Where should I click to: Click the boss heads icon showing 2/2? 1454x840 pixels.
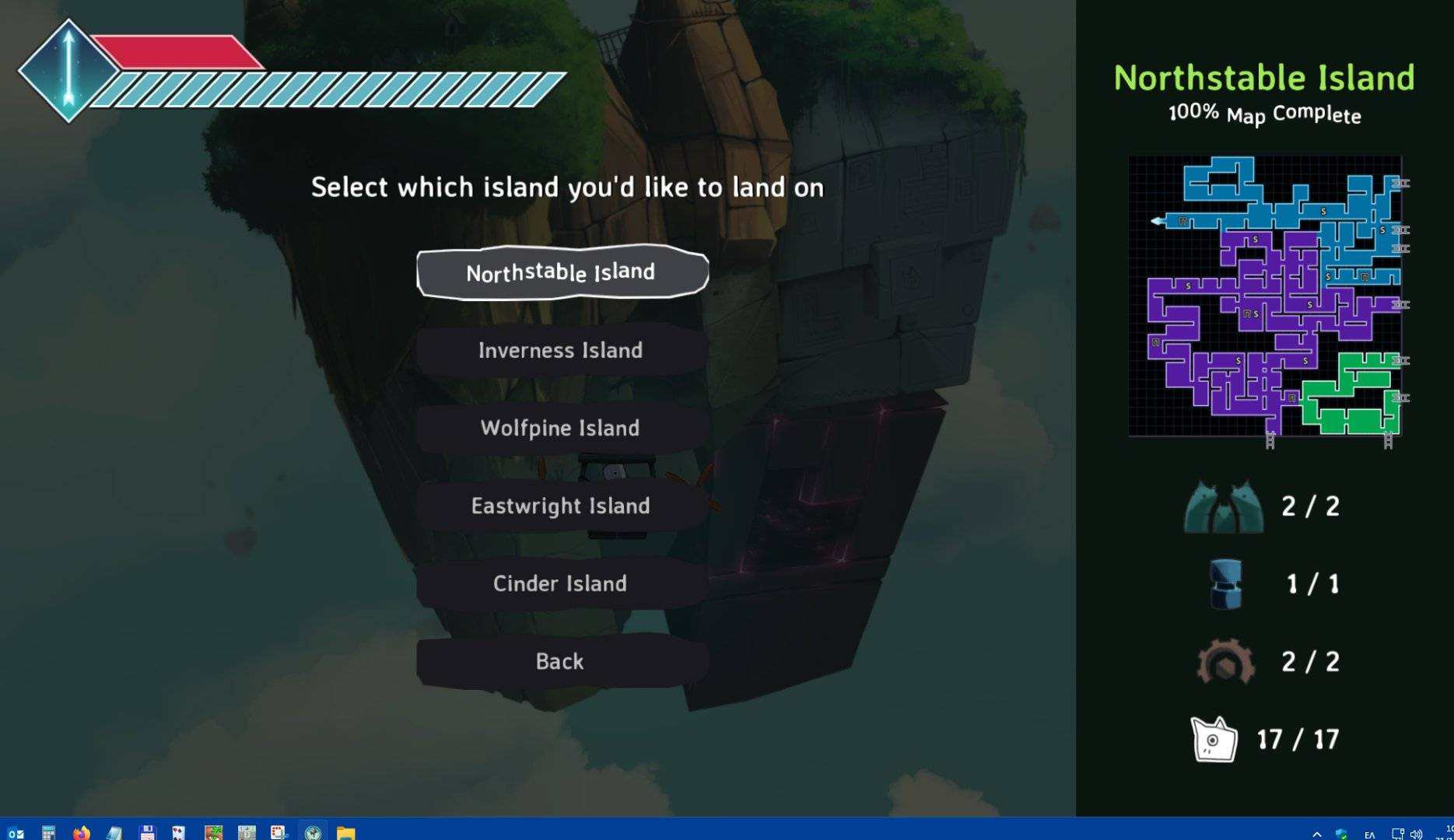[1225, 506]
